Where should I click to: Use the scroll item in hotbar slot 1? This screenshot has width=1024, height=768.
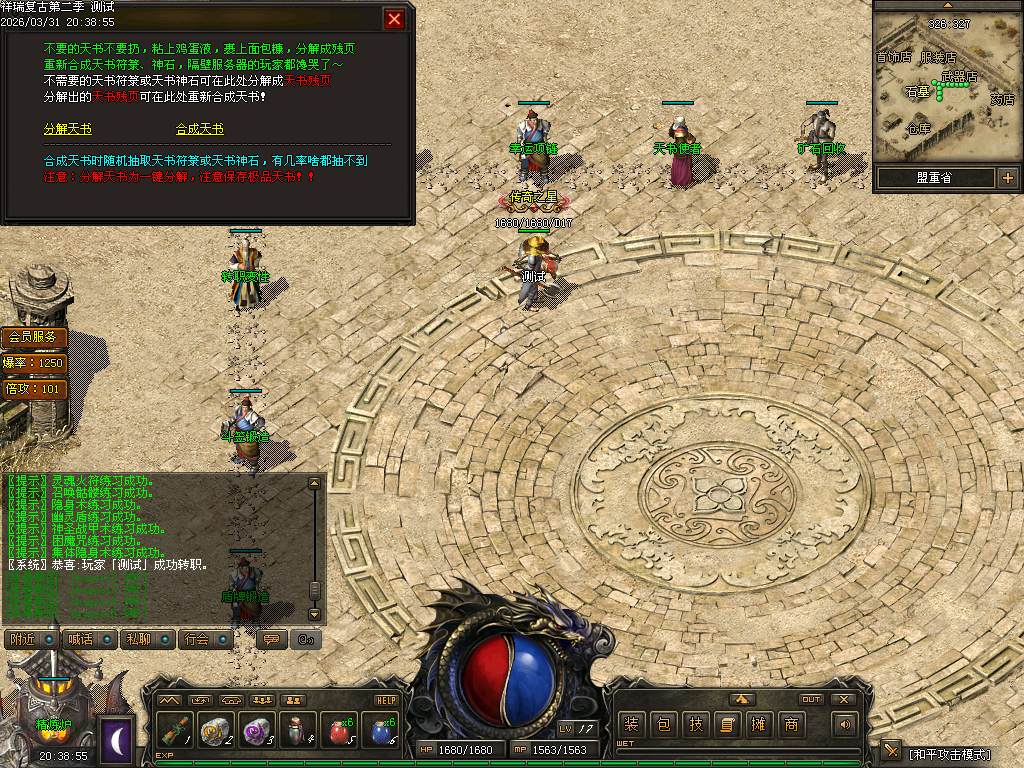(x=173, y=731)
